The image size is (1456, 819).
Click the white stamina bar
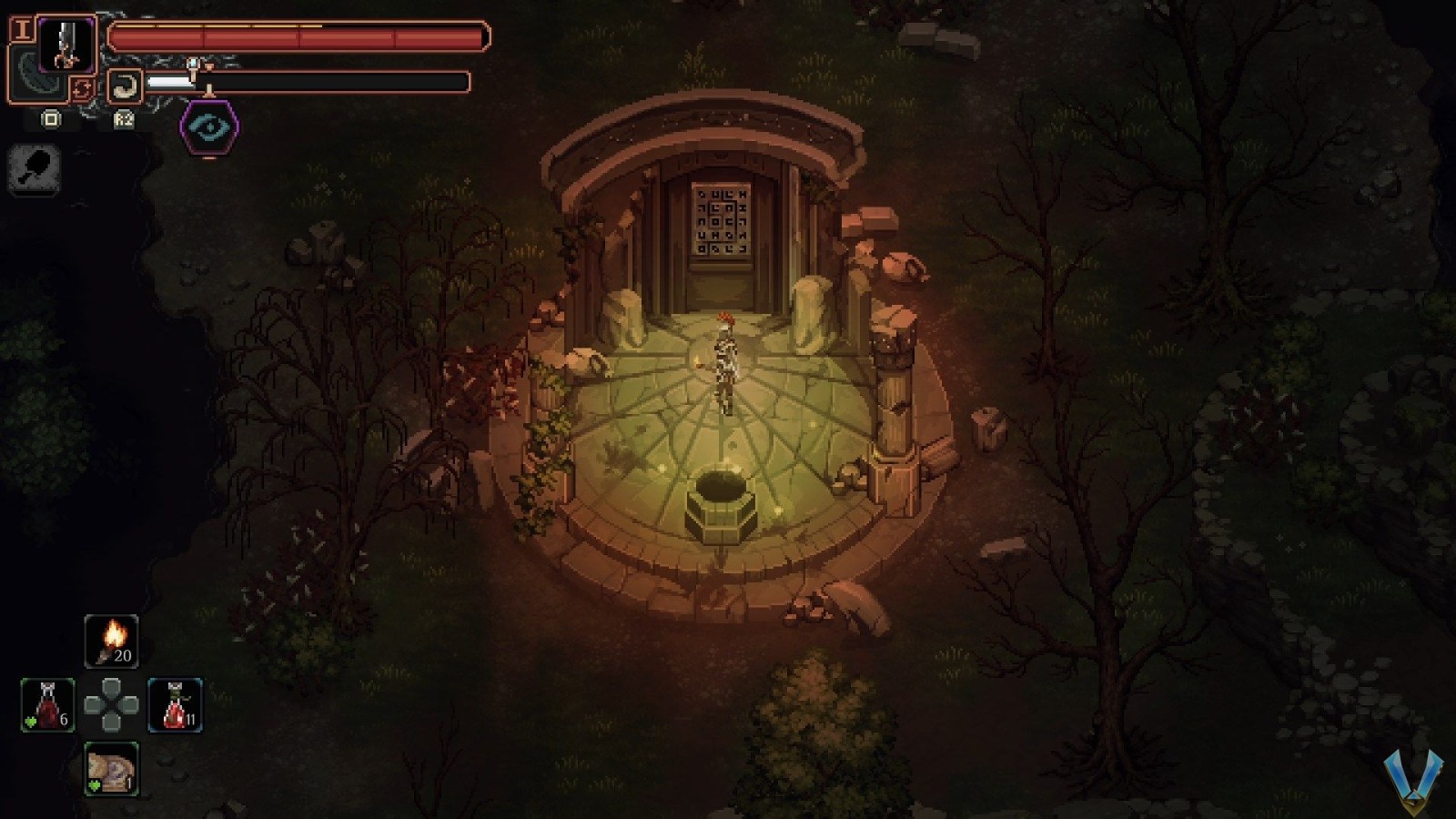tap(171, 82)
